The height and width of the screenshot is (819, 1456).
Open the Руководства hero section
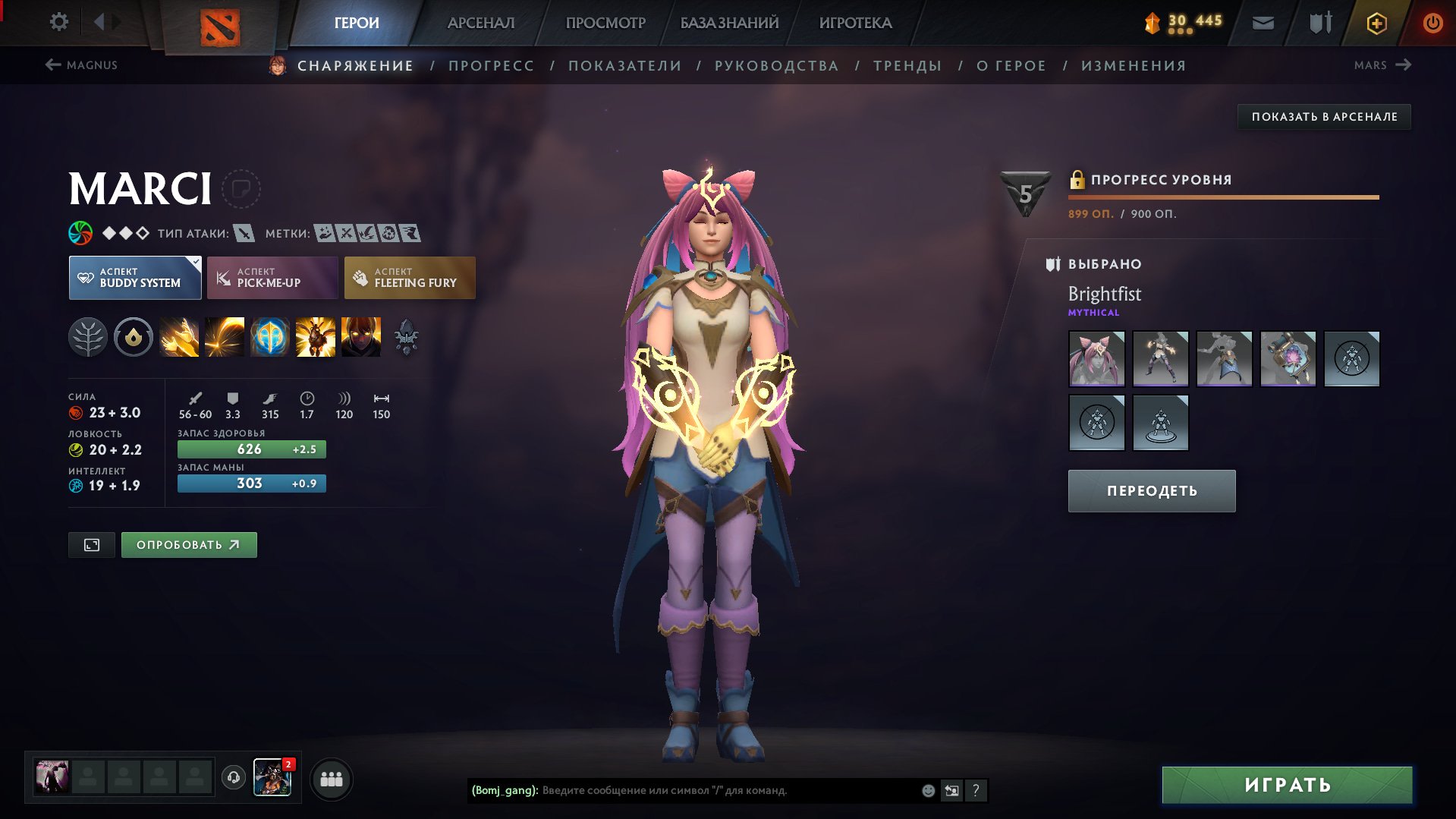click(776, 66)
